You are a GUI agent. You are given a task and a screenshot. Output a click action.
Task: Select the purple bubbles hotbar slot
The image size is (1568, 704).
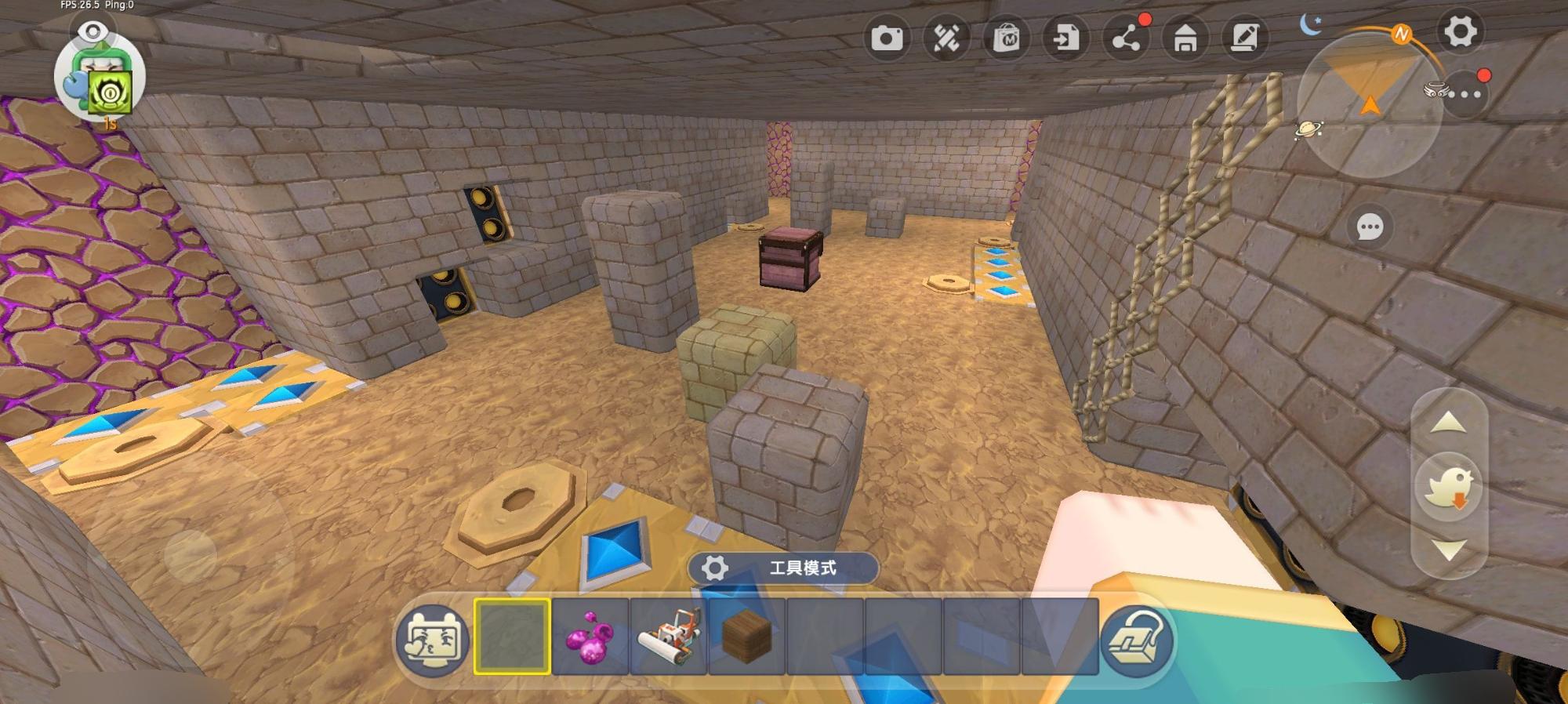point(590,636)
